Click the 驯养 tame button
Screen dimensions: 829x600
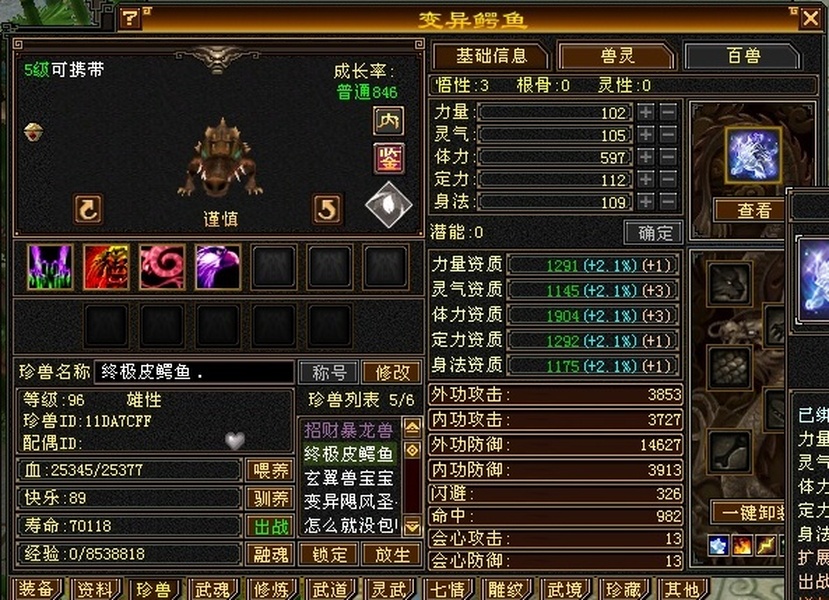269,498
